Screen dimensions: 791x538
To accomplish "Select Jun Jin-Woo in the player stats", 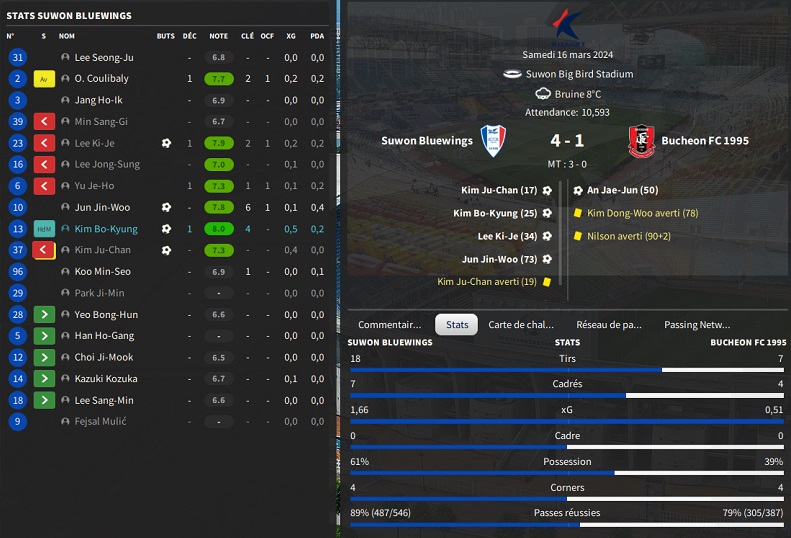I will 102,208.
